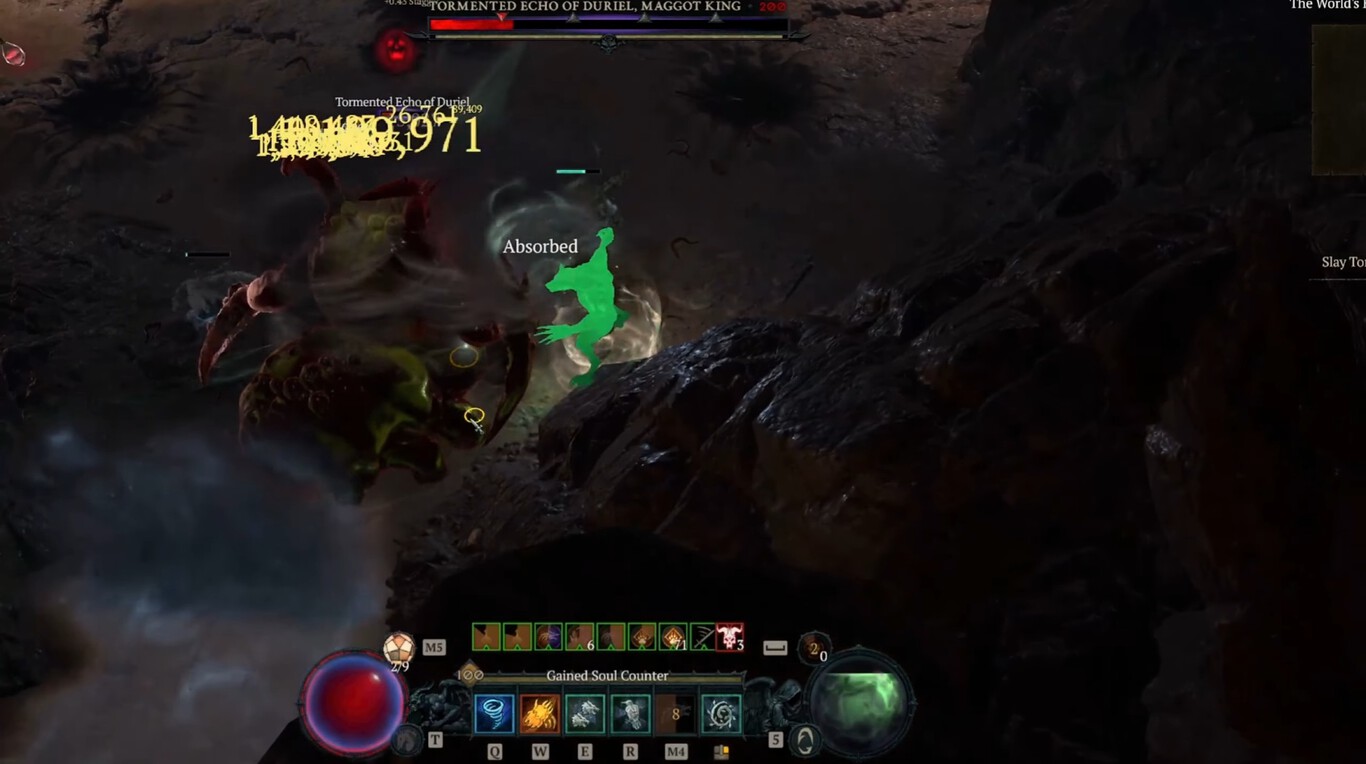This screenshot has height=764, width=1366.
Task: Cast the Tornado skill bound to Q
Action: 494,713
